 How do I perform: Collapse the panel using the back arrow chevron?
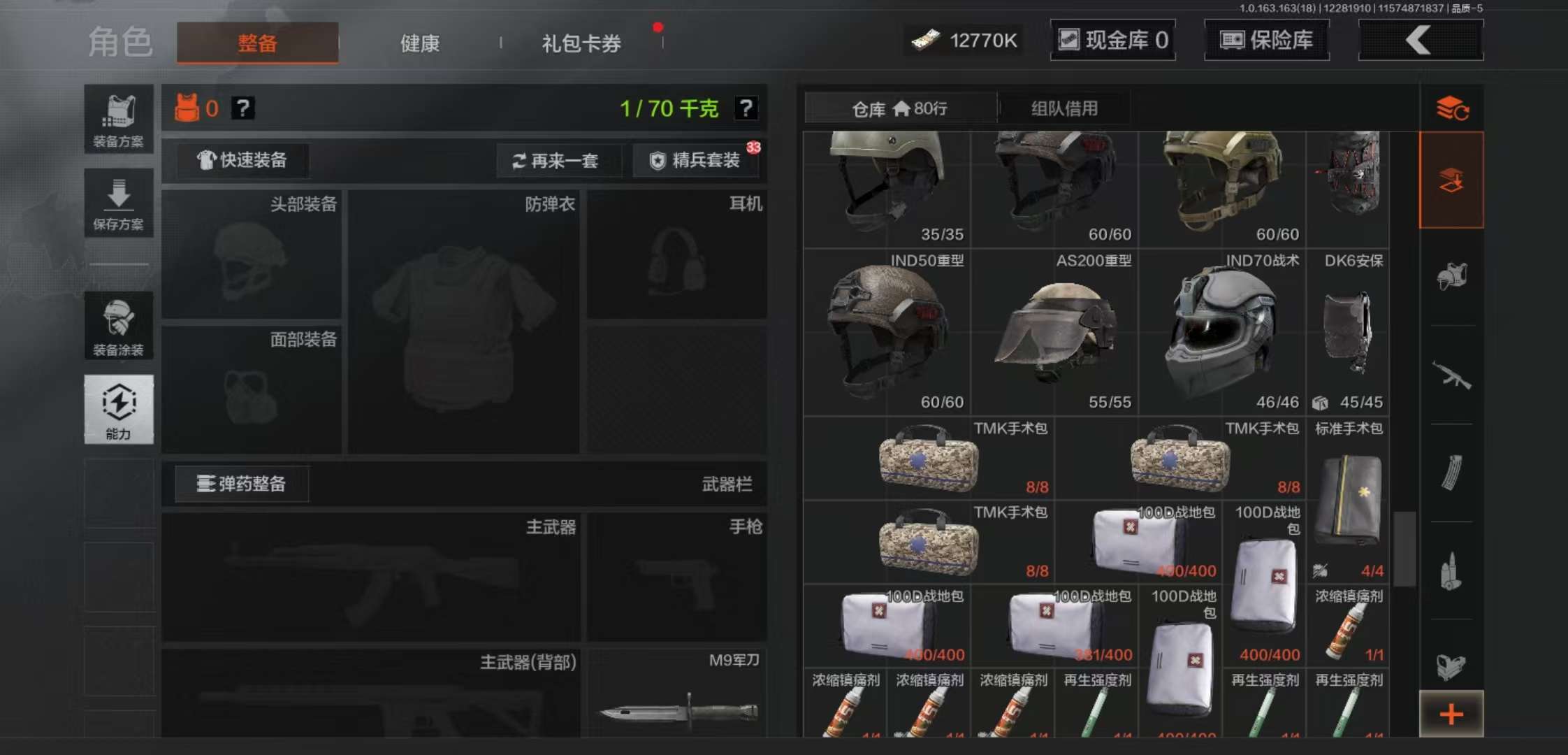point(1420,40)
